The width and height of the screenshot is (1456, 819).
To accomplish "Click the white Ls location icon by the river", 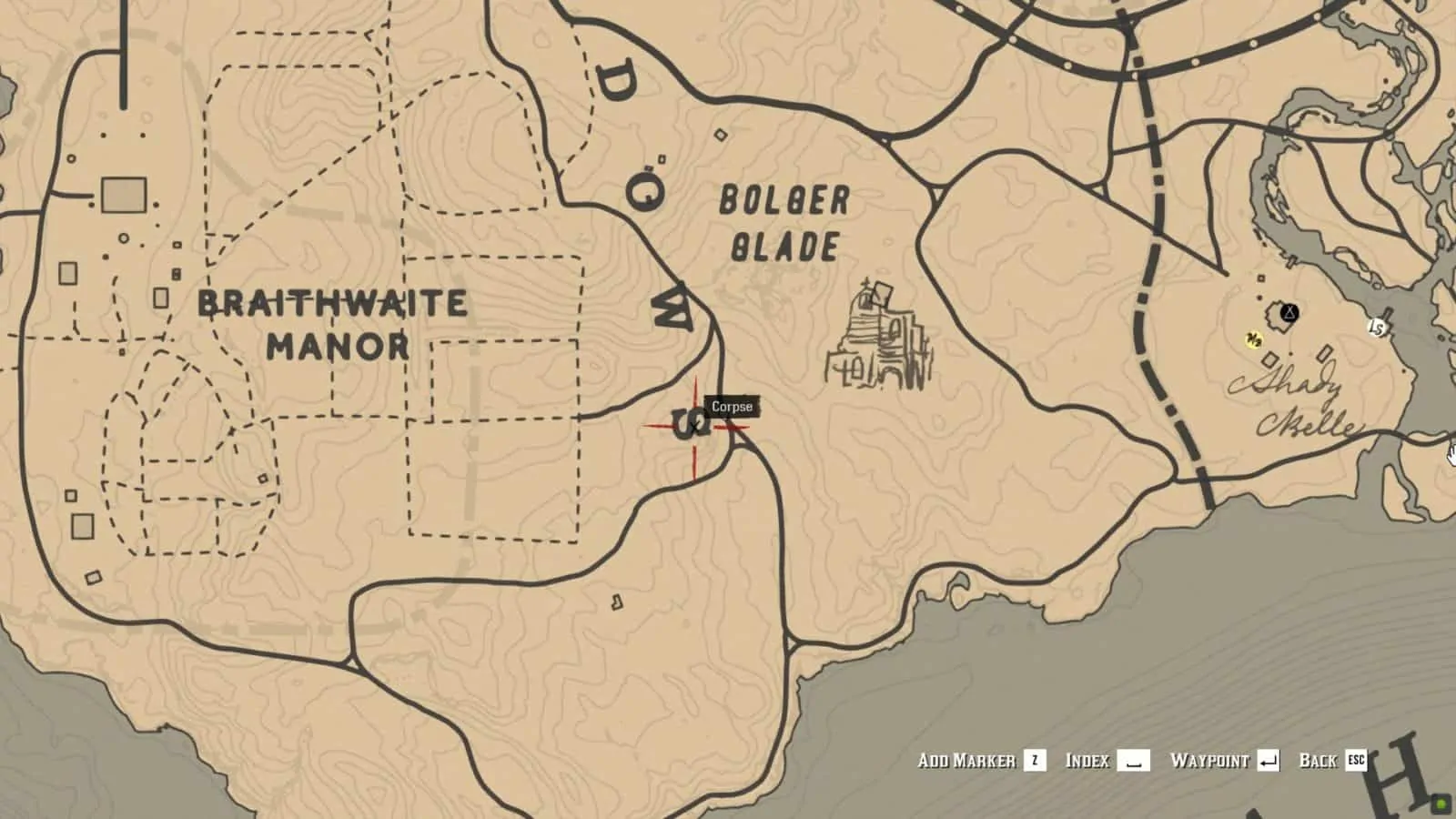I will tap(1376, 328).
